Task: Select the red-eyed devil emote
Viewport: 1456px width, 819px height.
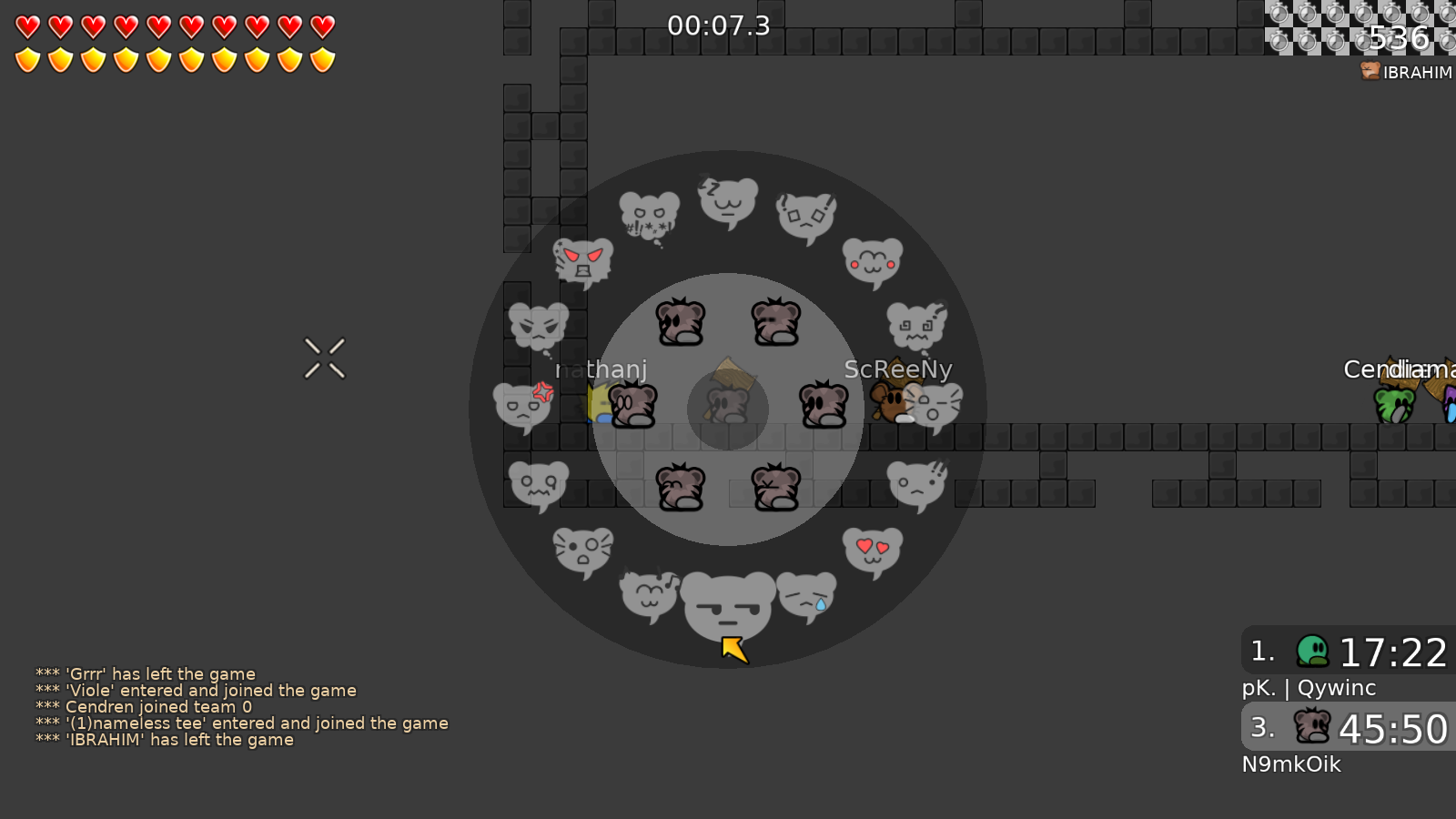Action: pos(581,262)
